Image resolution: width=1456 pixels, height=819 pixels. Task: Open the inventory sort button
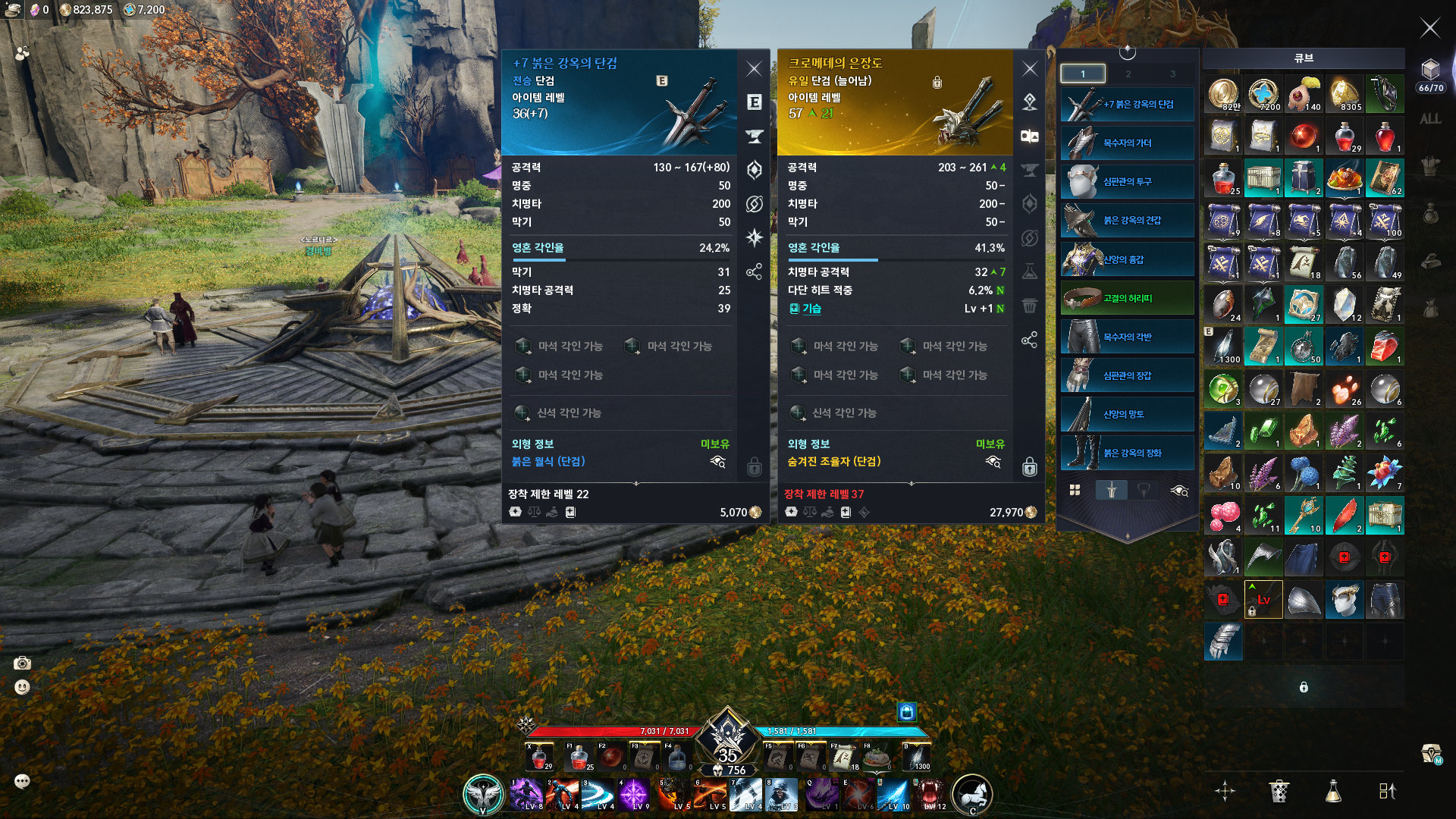tap(1387, 791)
